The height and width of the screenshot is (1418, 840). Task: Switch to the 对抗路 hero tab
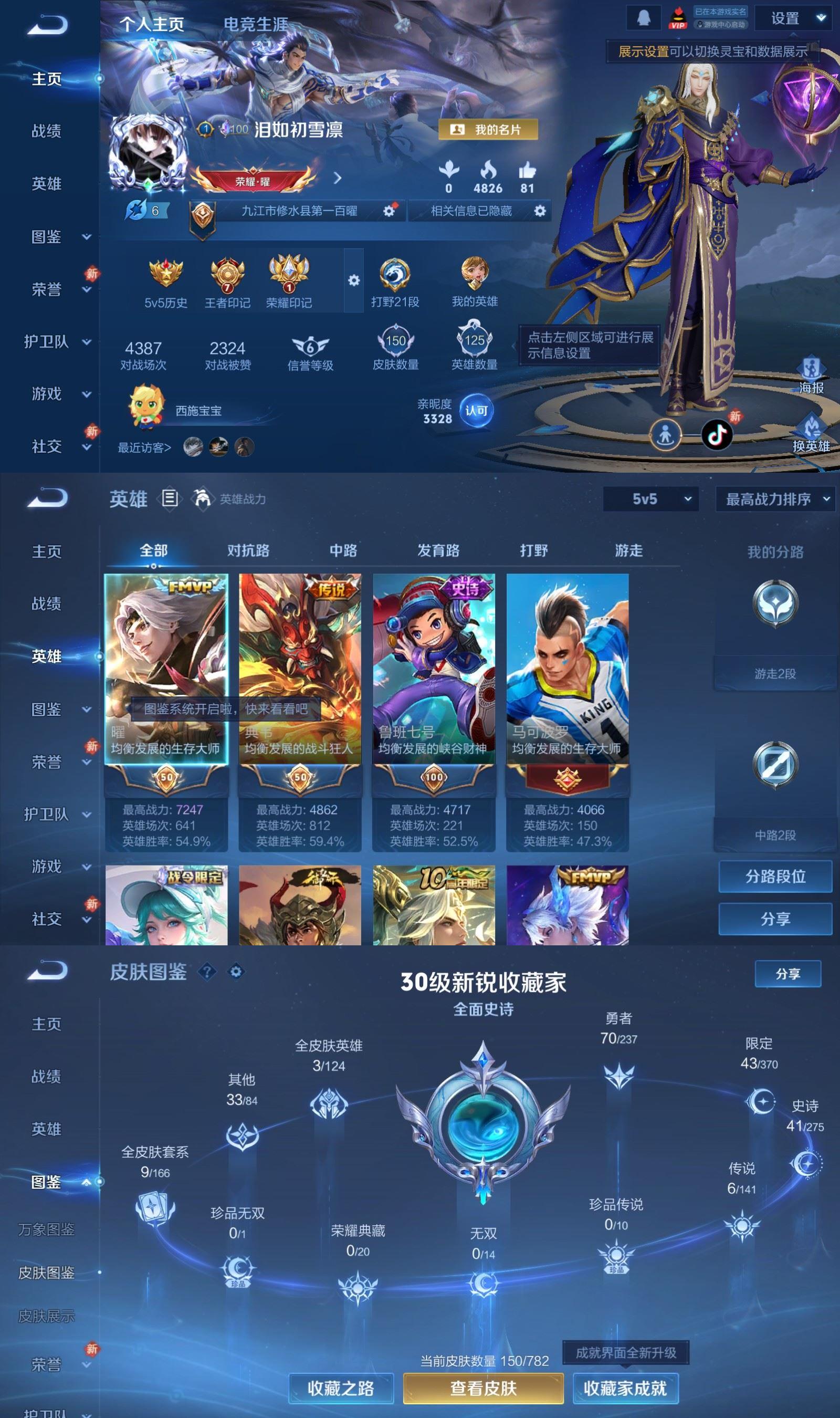coord(248,550)
